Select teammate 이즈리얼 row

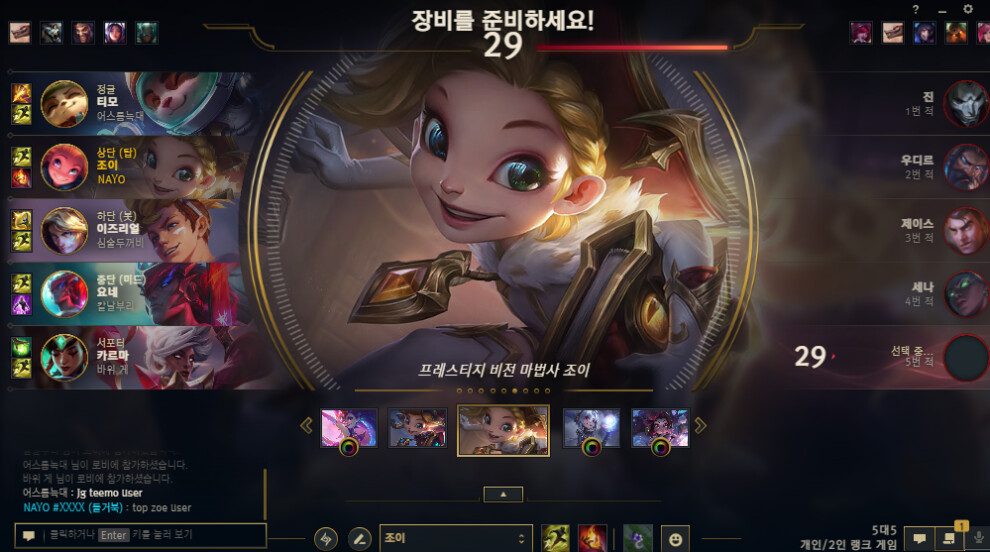pos(125,229)
